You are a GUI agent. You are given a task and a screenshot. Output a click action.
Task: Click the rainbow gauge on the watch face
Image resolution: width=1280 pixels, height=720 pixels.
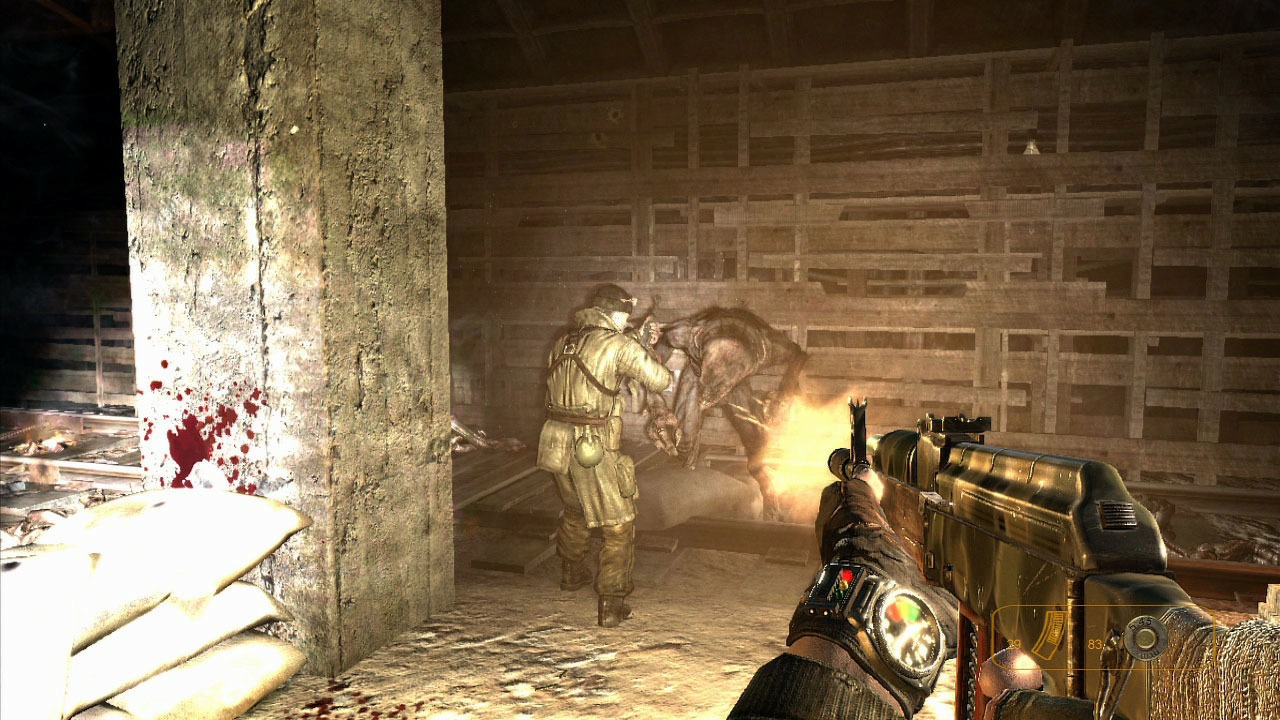pos(903,610)
